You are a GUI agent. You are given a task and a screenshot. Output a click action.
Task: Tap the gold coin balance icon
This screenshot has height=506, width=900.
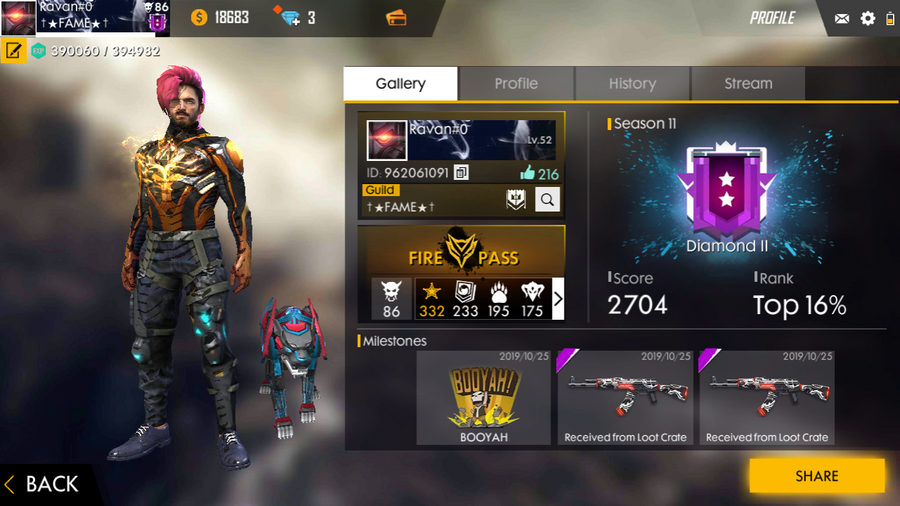tap(198, 18)
